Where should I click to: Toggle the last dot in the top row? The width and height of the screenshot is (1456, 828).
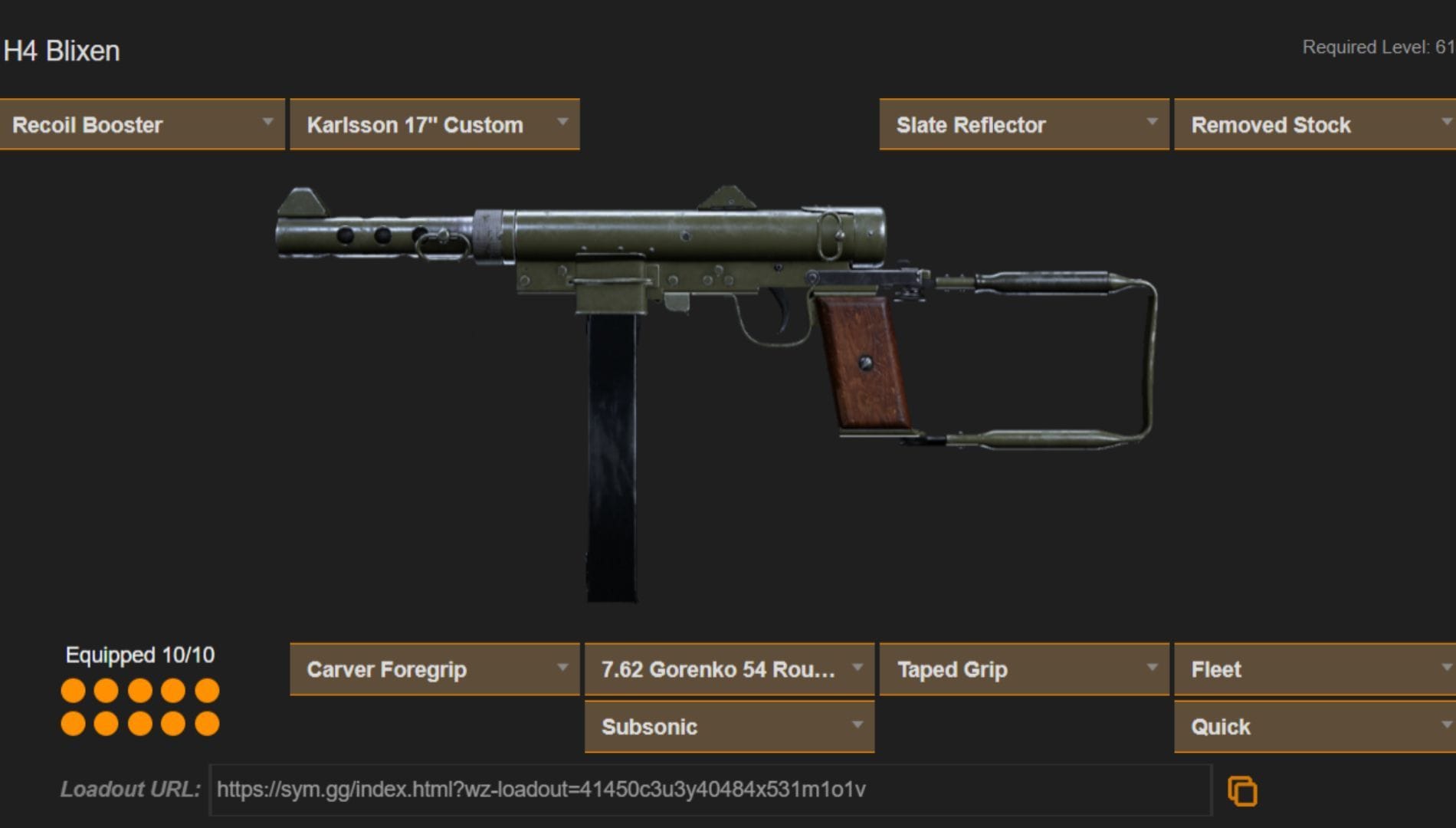click(x=206, y=691)
